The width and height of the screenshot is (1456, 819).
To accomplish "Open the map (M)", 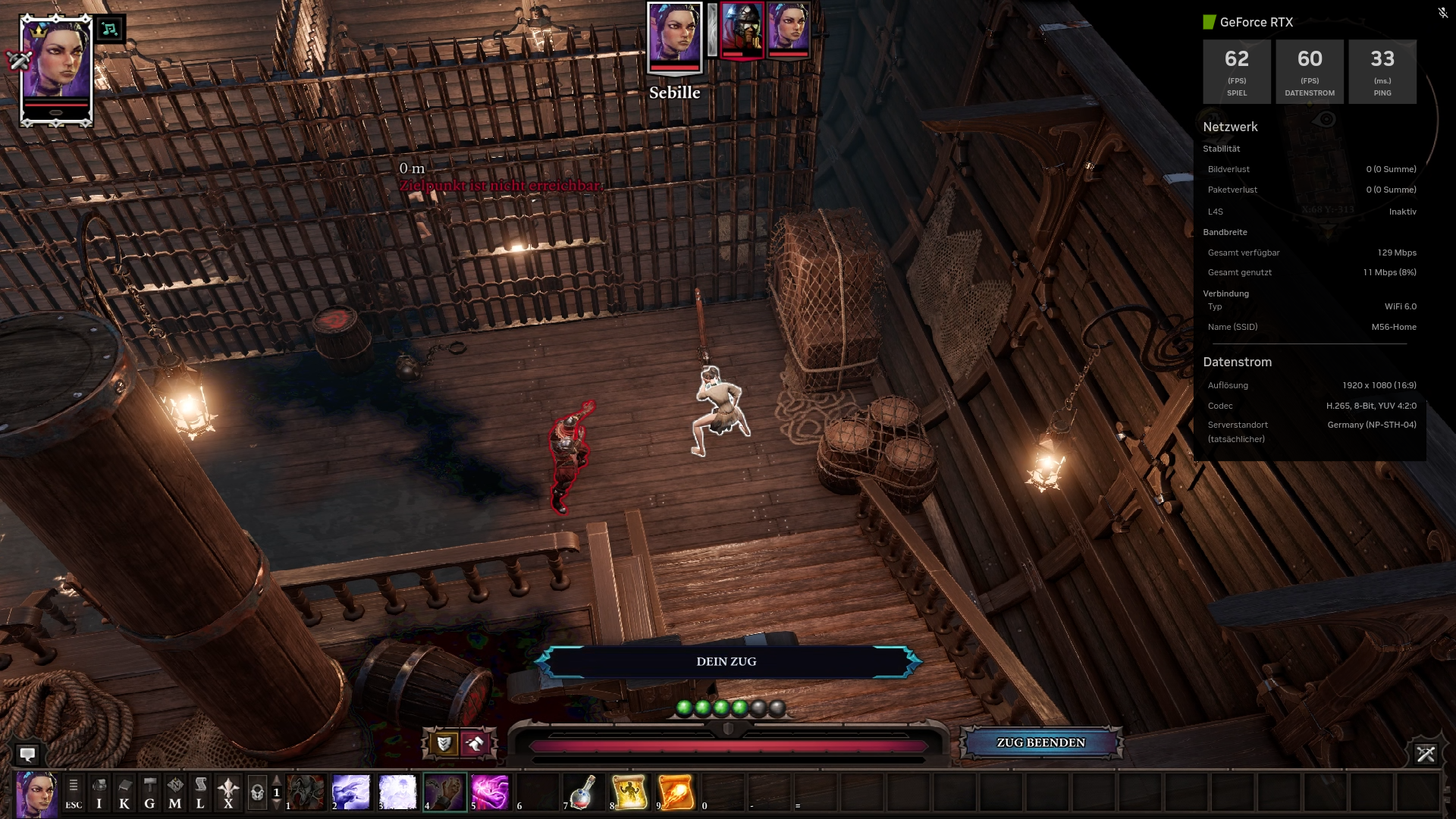I will tap(175, 792).
